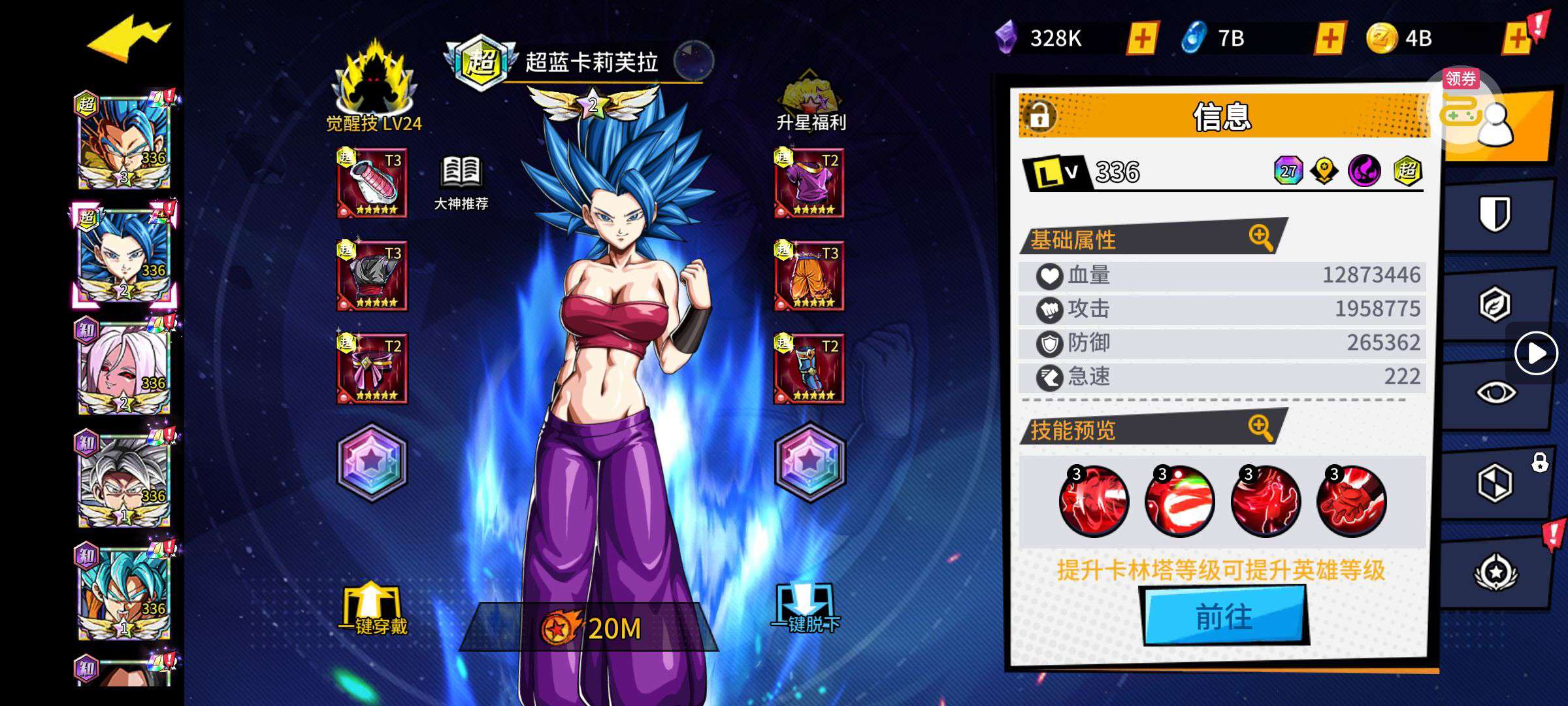Toggle the eye view side tab
The height and width of the screenshot is (706, 1568).
(x=1495, y=392)
